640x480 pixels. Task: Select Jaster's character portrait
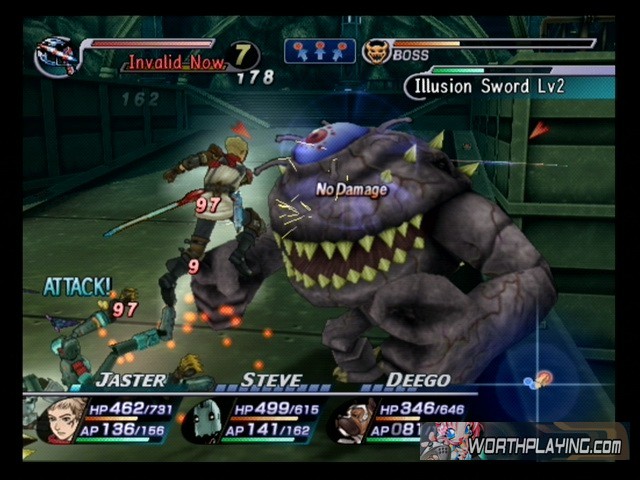(x=62, y=420)
